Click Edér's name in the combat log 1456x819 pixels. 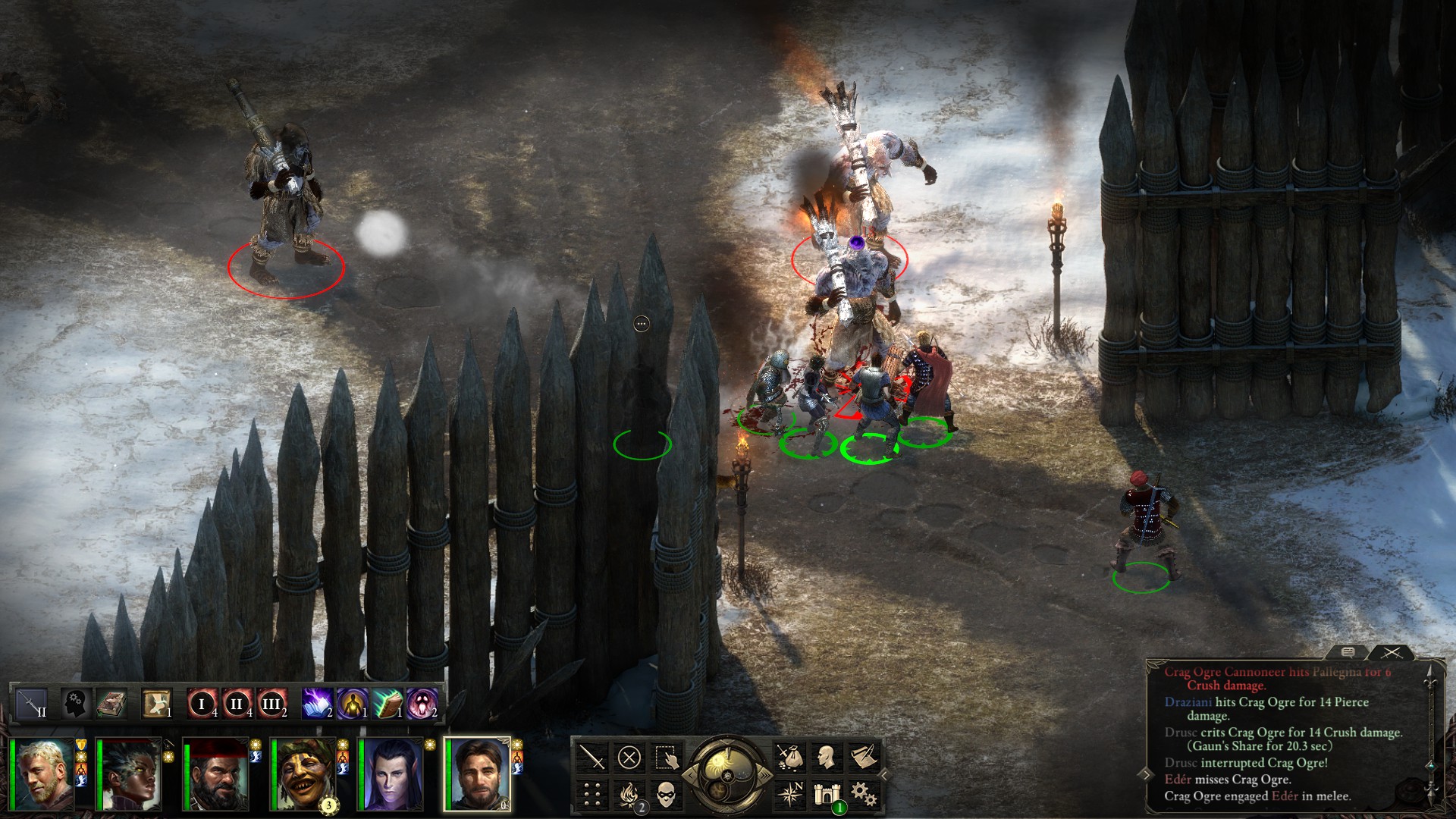pyautogui.click(x=1178, y=780)
